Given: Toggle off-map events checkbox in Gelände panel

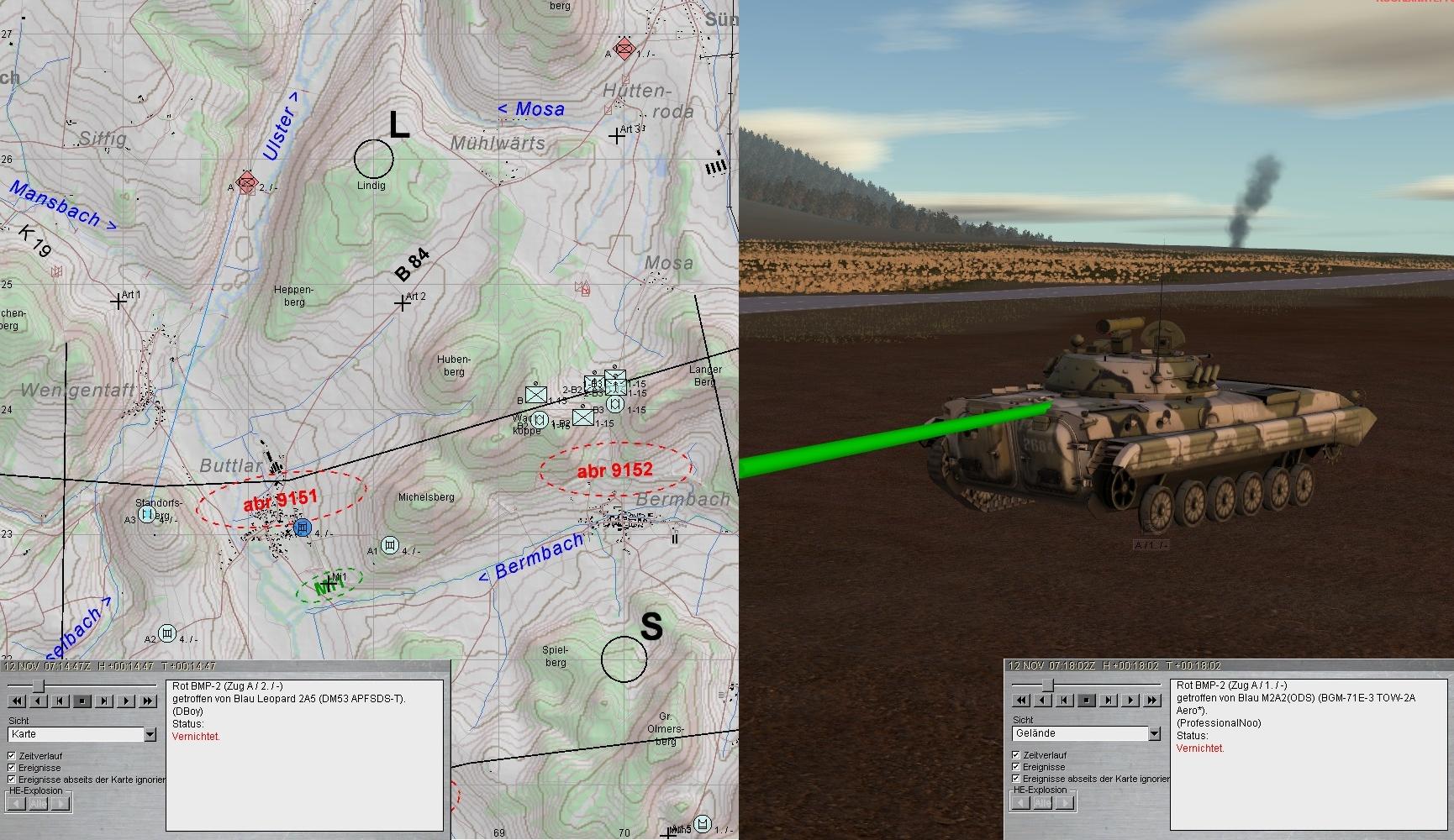Looking at the screenshot, I should (x=1016, y=779).
